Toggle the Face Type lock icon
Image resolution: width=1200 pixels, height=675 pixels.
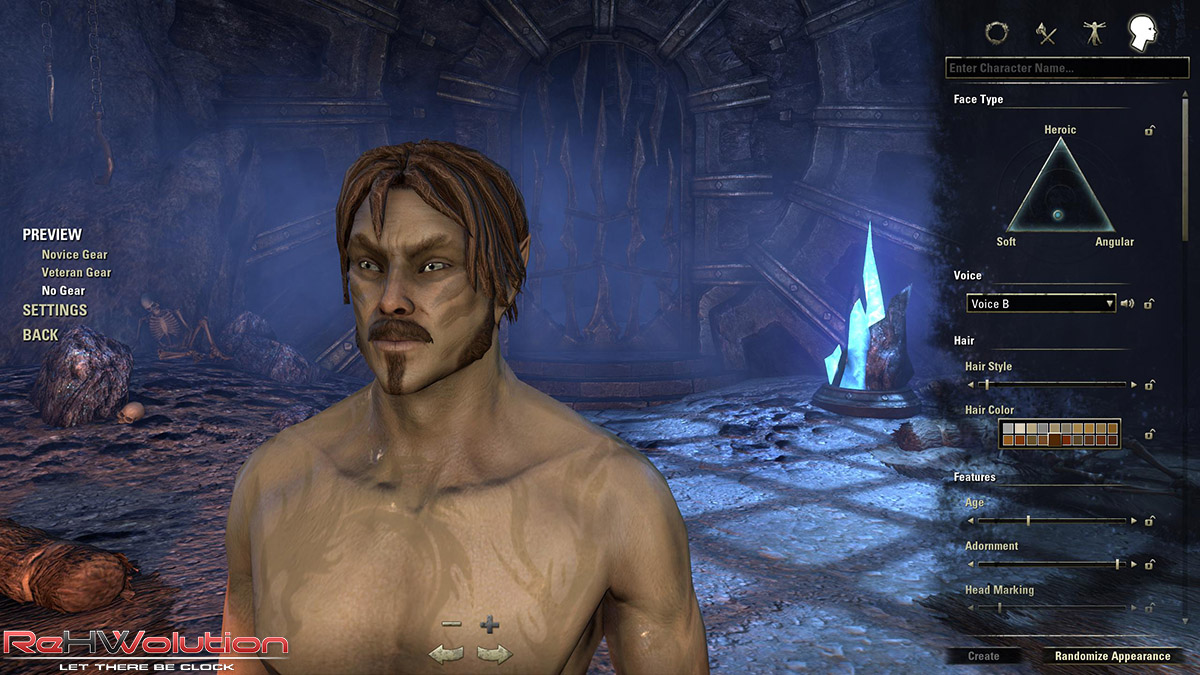coord(1151,130)
